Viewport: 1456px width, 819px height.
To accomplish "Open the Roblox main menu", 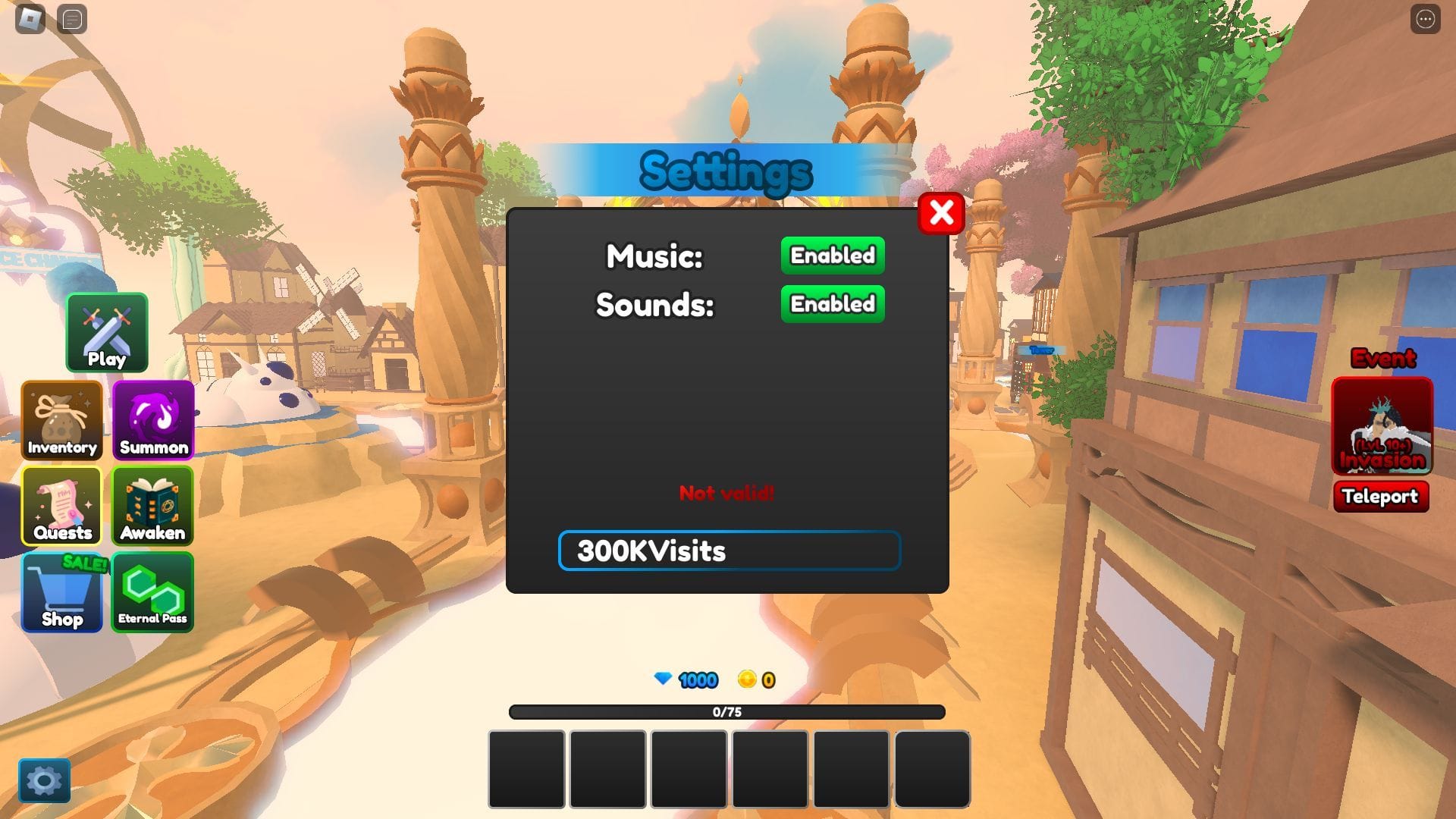I will click(30, 19).
